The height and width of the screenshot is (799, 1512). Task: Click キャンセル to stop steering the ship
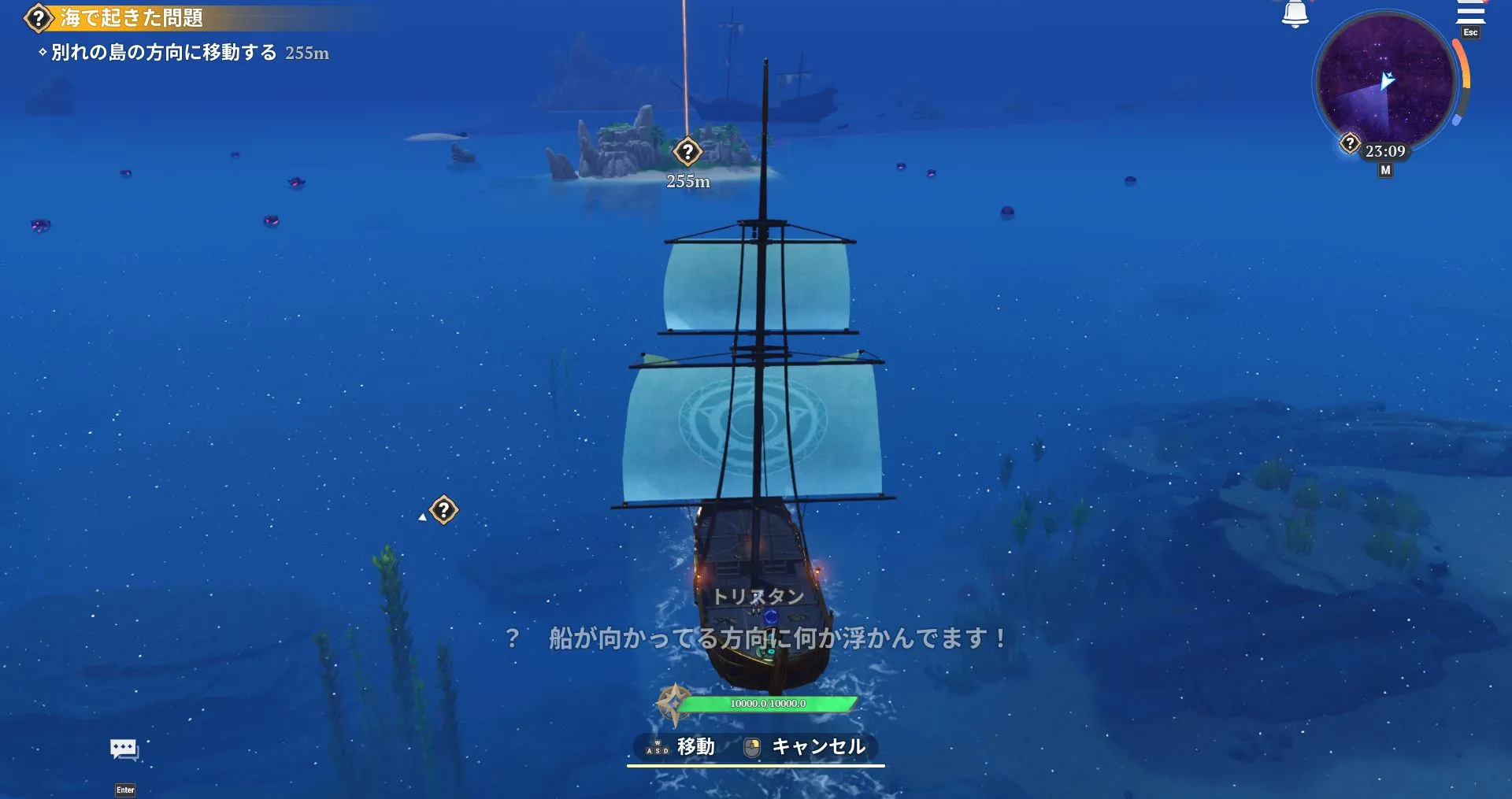817,748
